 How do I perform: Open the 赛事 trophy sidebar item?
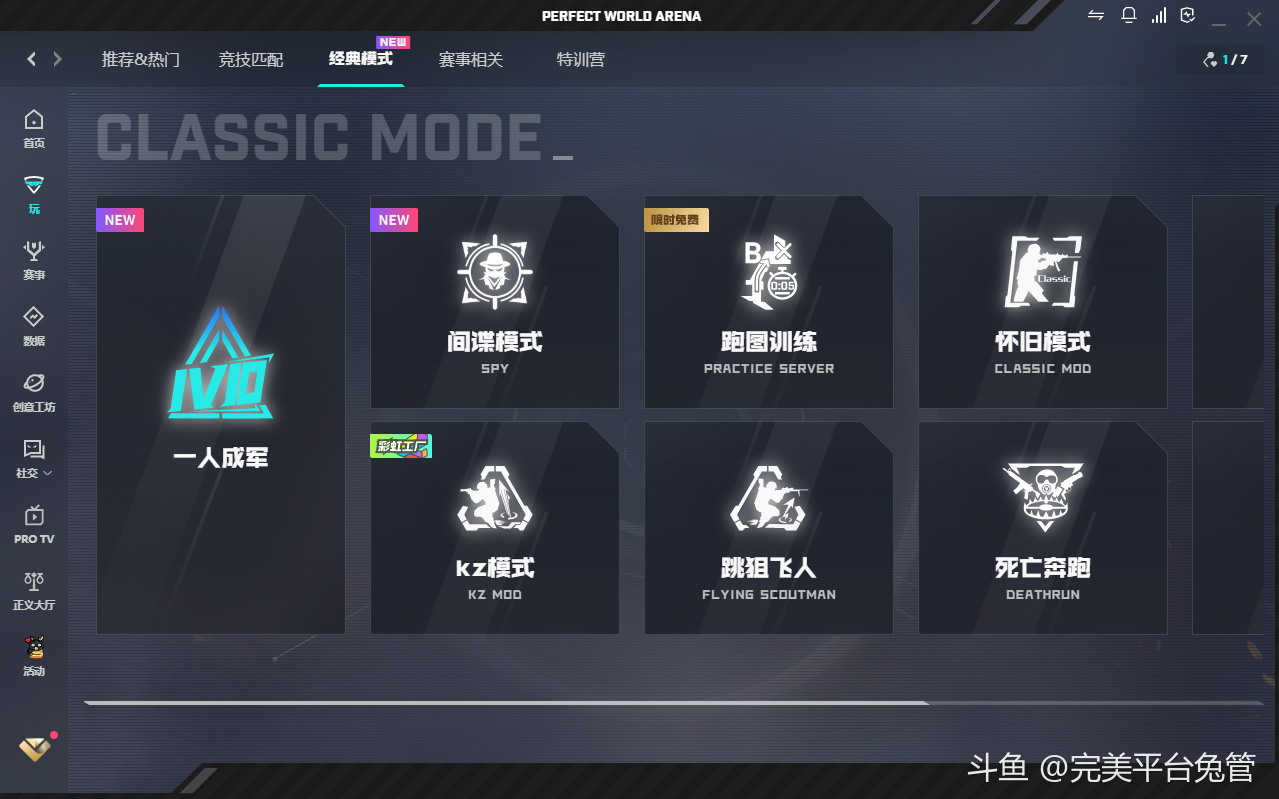tap(34, 260)
